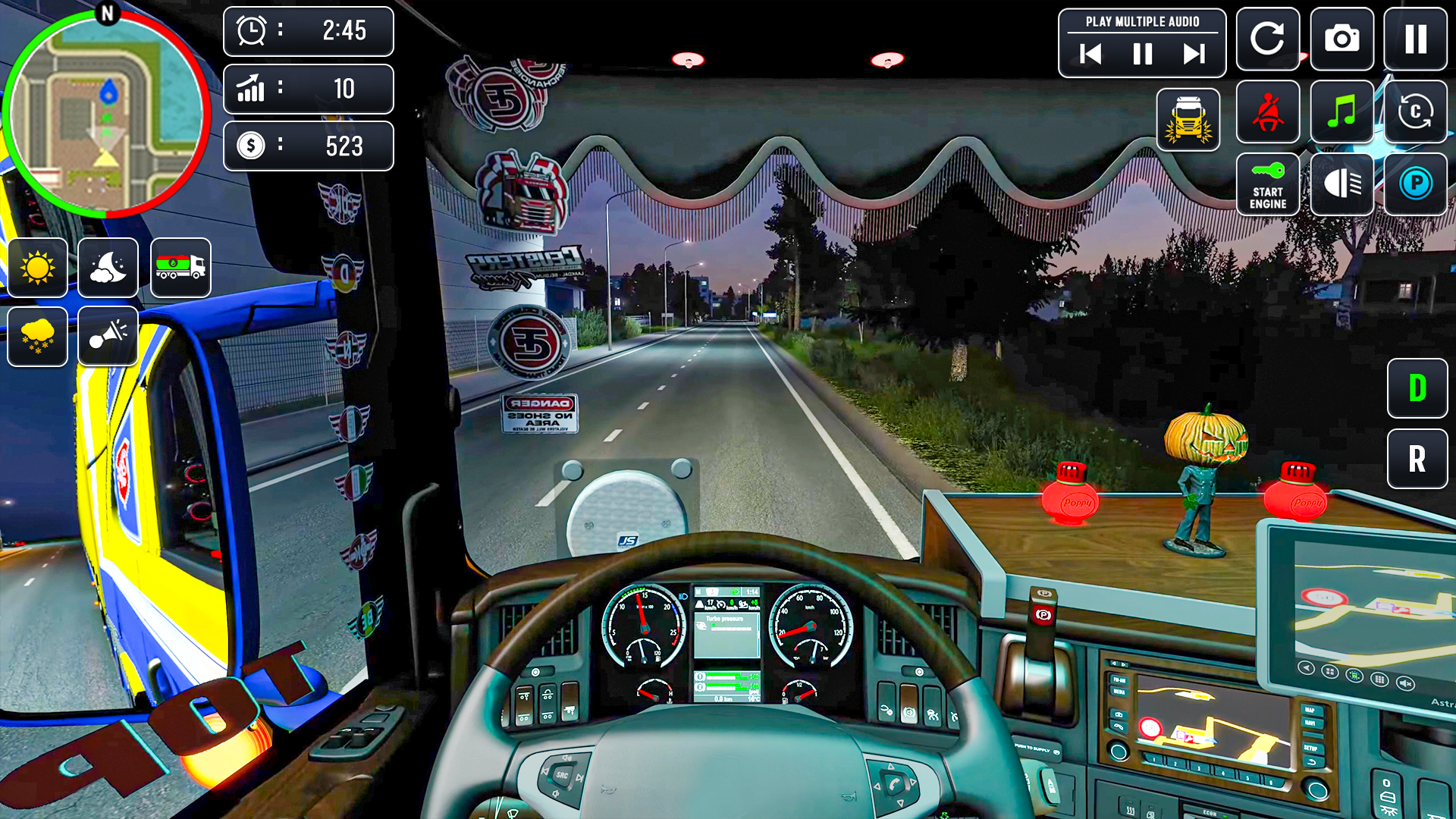Viewport: 1456px width, 819px height.
Task: Toggle sunny weather mode
Action: point(37,267)
